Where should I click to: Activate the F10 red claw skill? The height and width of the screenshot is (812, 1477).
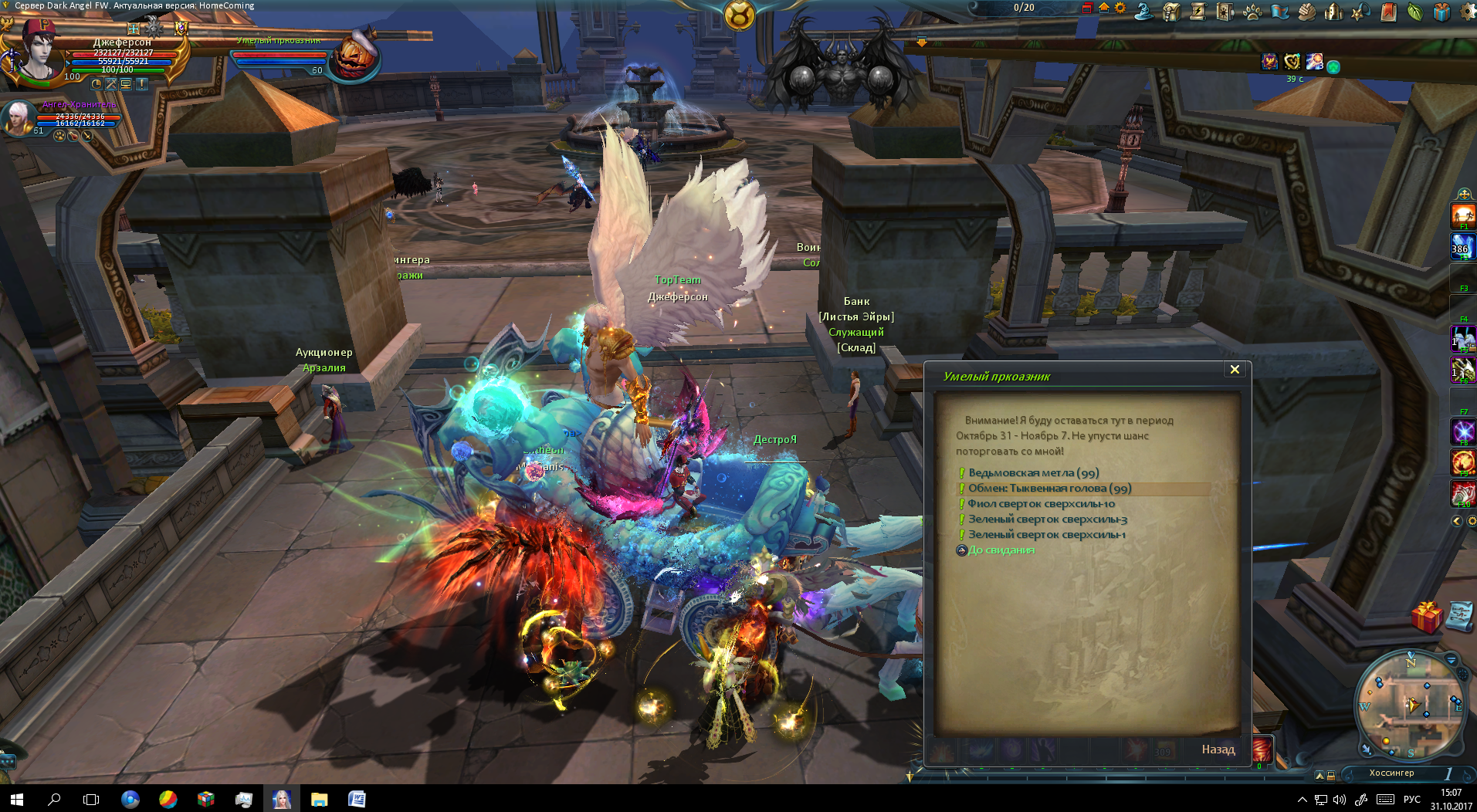point(1463,492)
